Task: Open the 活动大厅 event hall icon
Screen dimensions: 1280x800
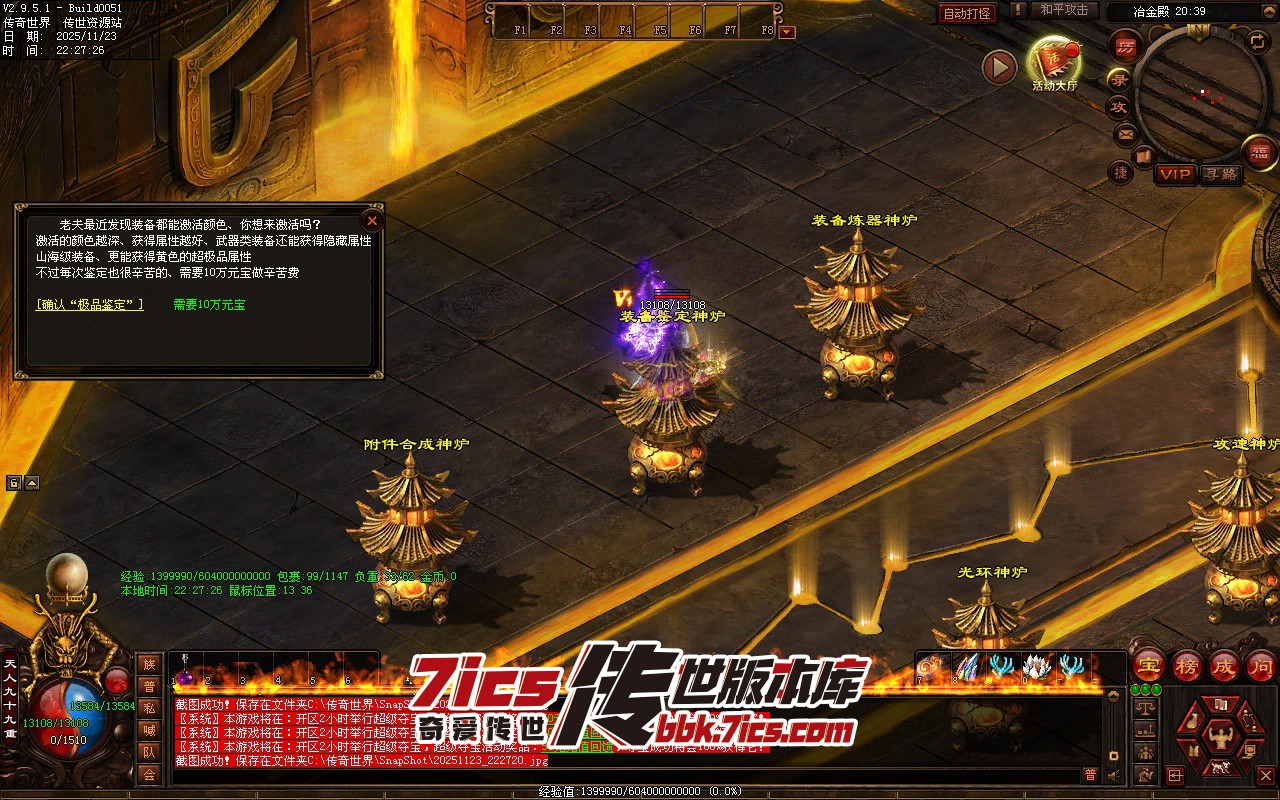Action: (x=1054, y=62)
